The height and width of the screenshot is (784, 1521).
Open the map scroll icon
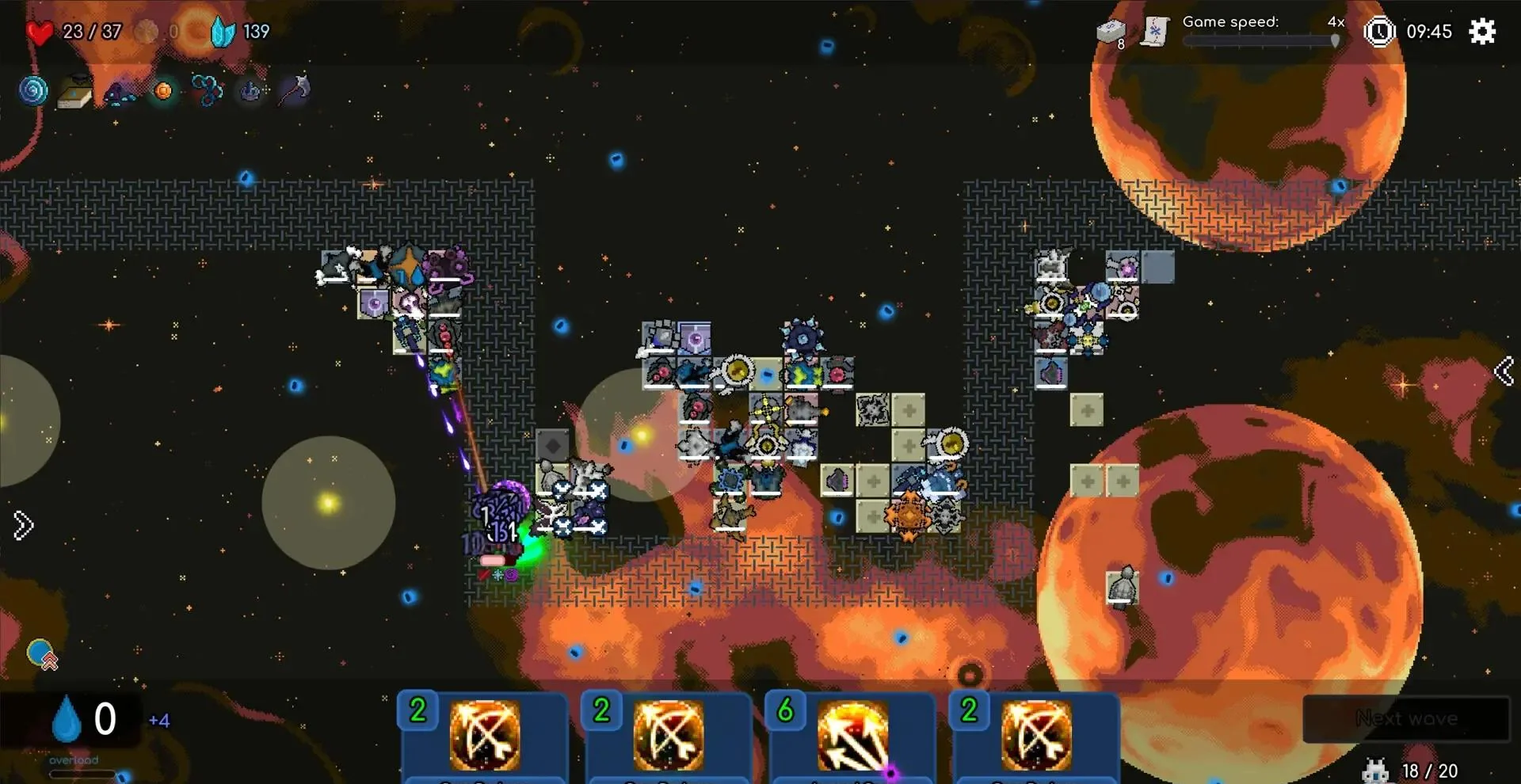(x=1155, y=32)
